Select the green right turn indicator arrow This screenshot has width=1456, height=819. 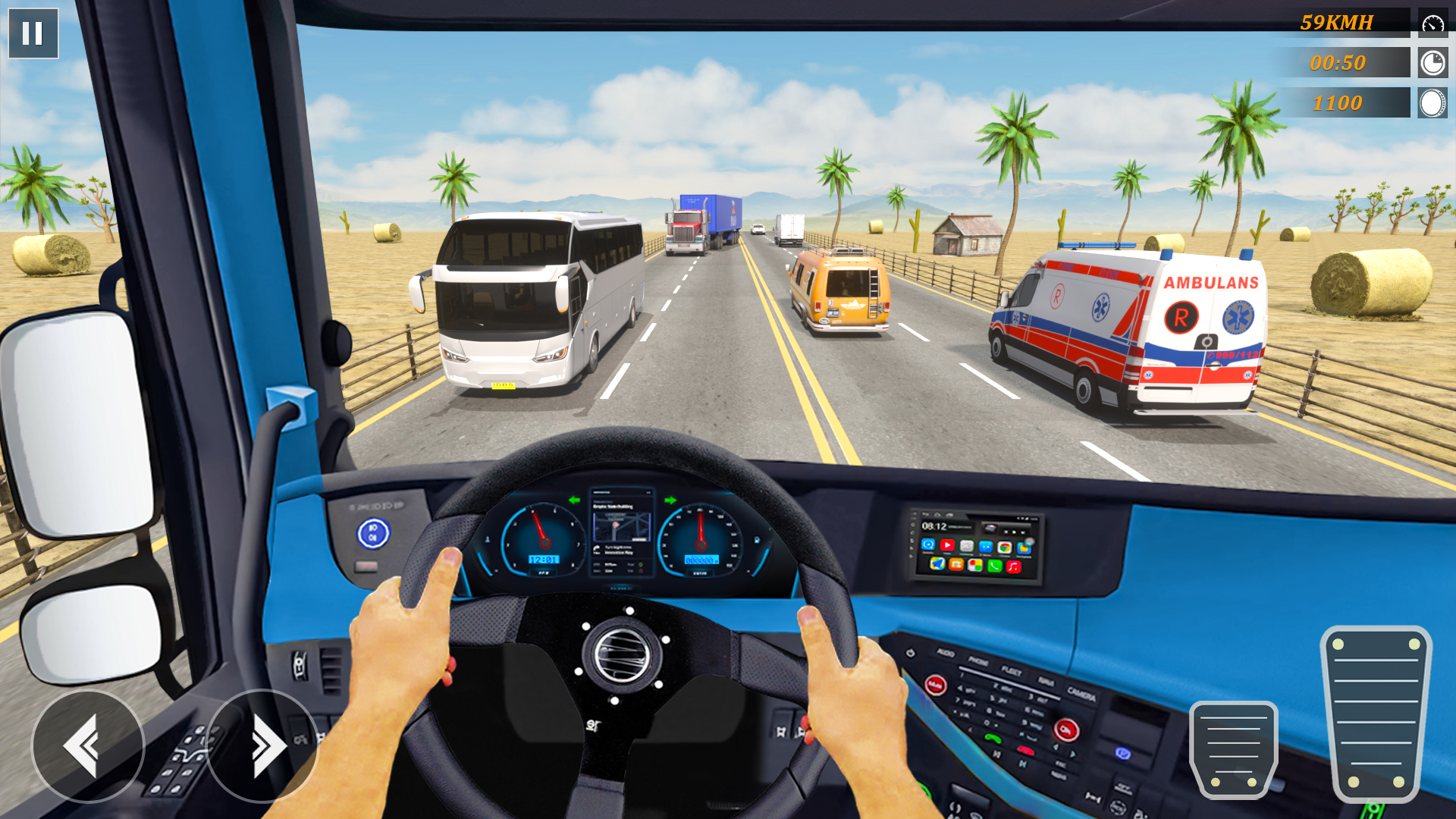click(x=672, y=501)
